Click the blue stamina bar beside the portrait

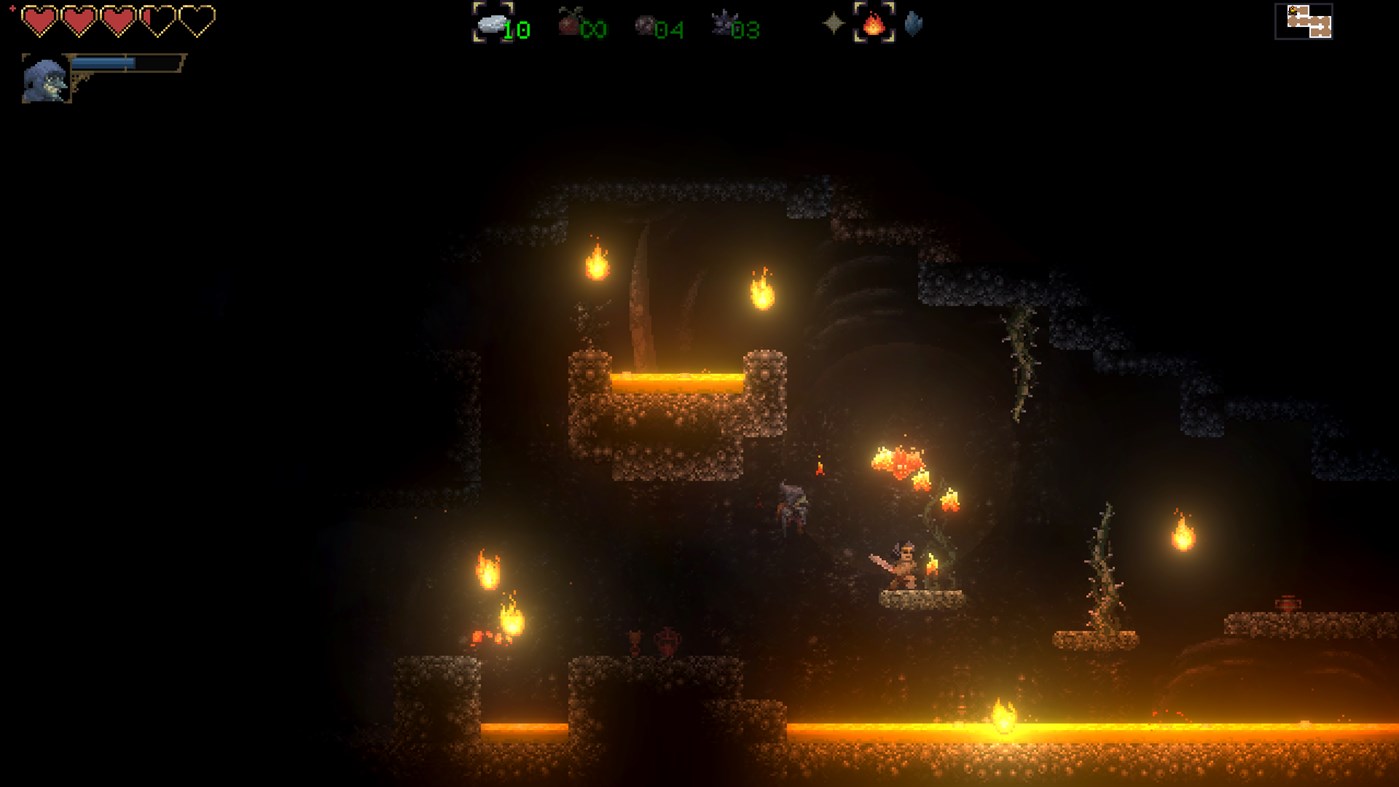(x=103, y=62)
